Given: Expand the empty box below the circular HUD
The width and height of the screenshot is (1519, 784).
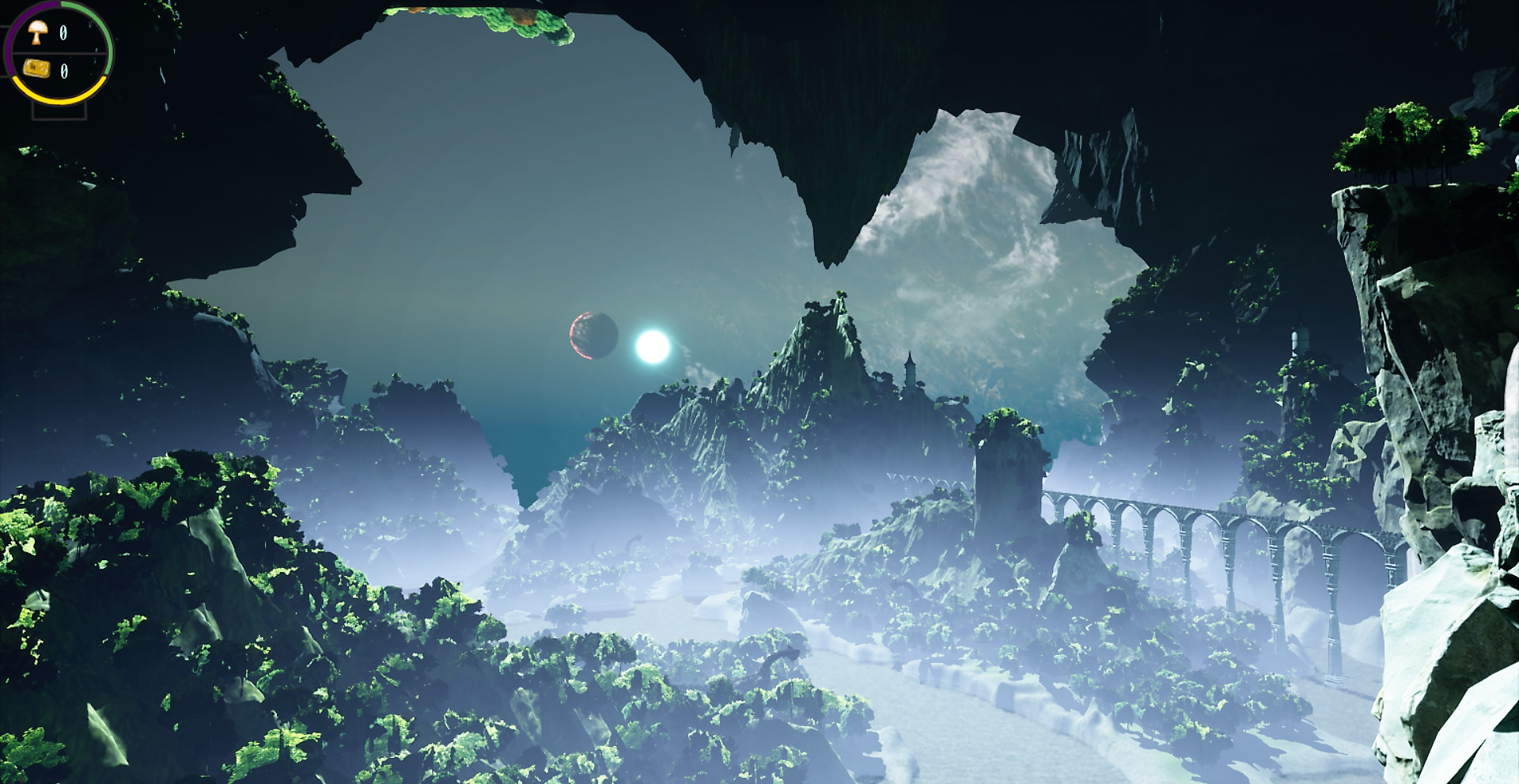Looking at the screenshot, I should pyautogui.click(x=59, y=111).
